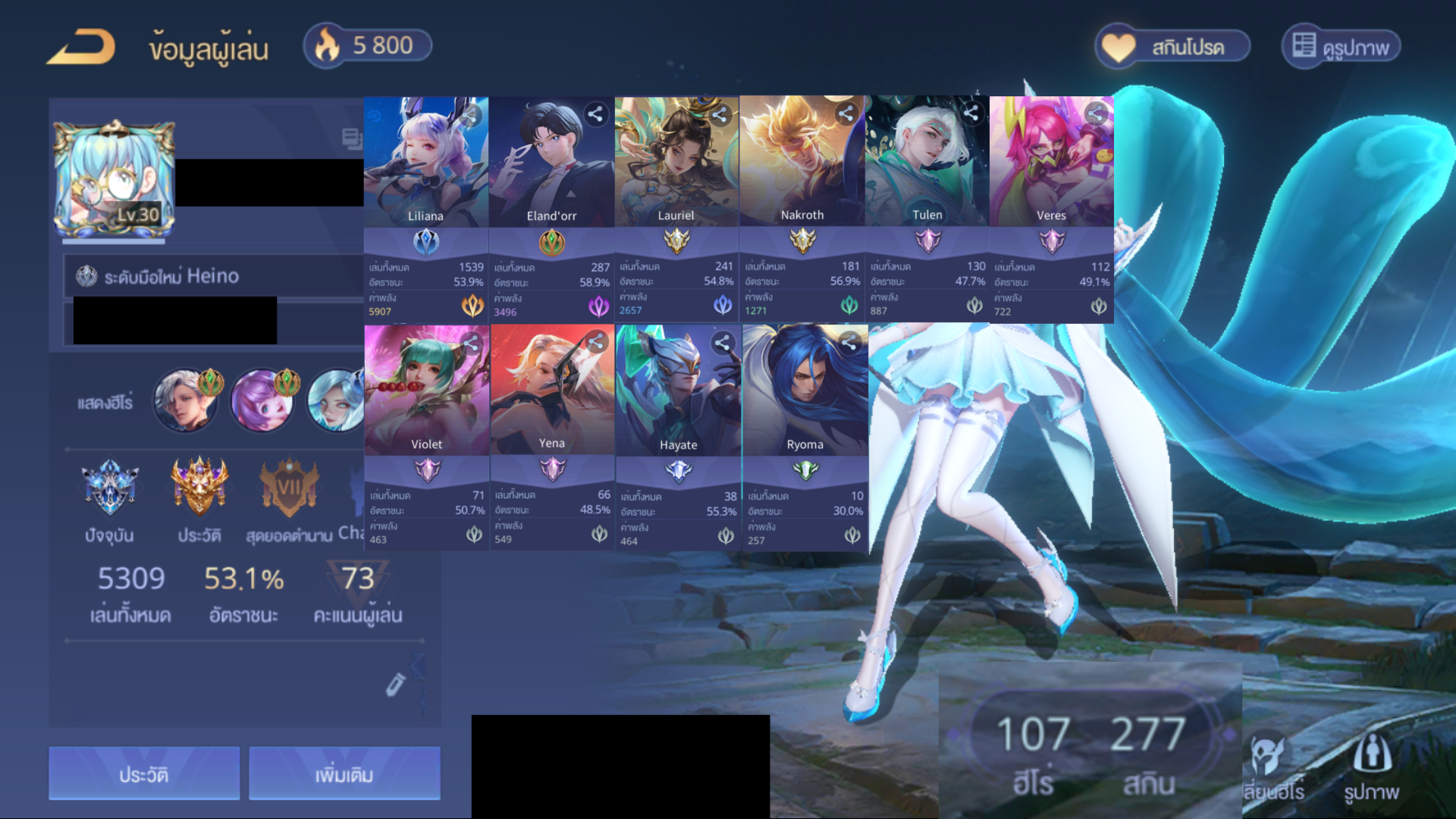Viewport: 1456px width, 819px height.
Task: Click the player avatar portrait
Action: (x=114, y=180)
